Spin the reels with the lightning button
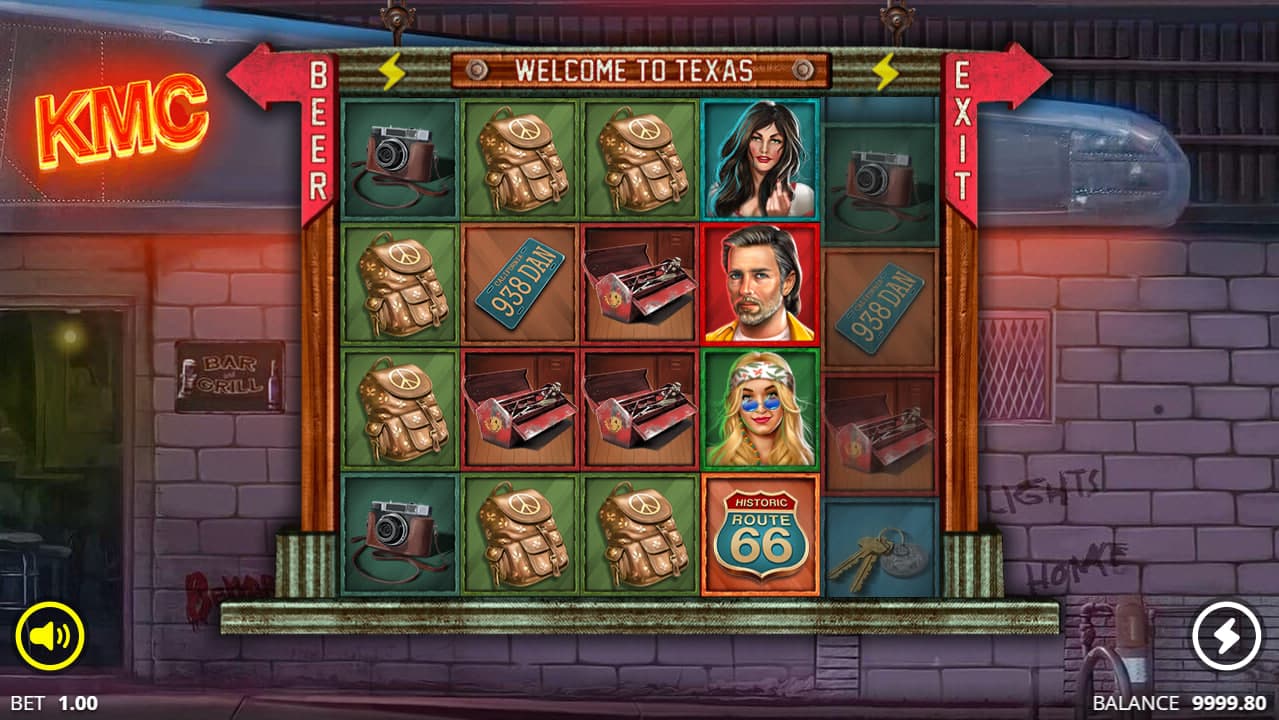 [1227, 636]
